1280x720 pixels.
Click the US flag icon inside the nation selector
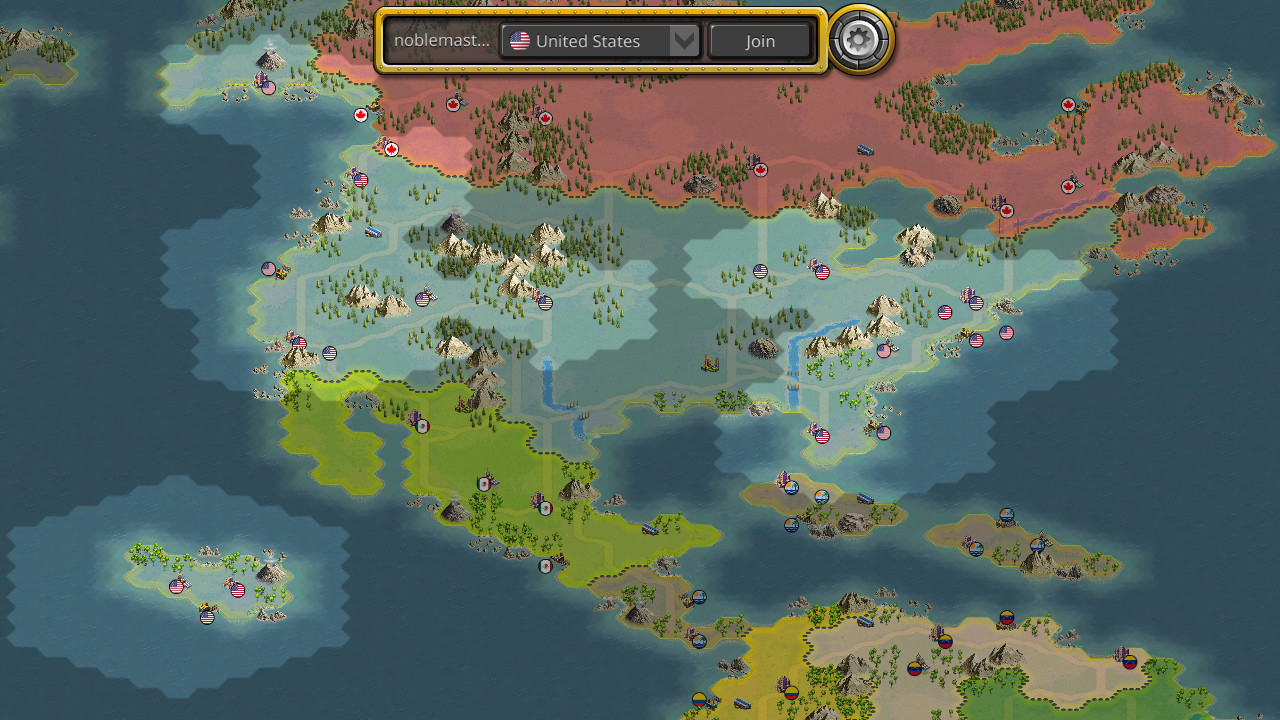tap(519, 41)
